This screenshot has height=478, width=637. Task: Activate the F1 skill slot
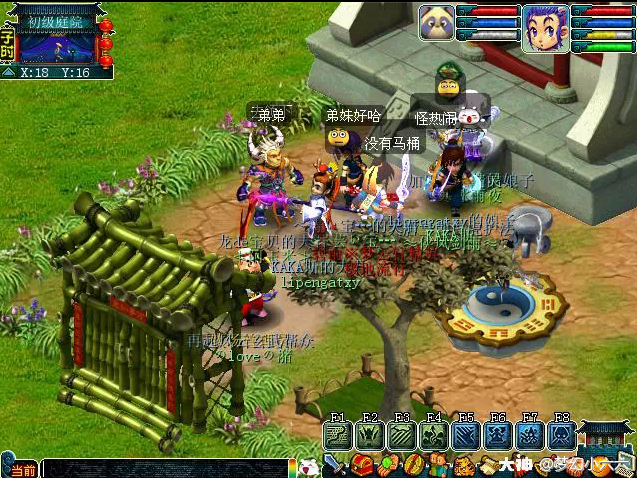(337, 435)
